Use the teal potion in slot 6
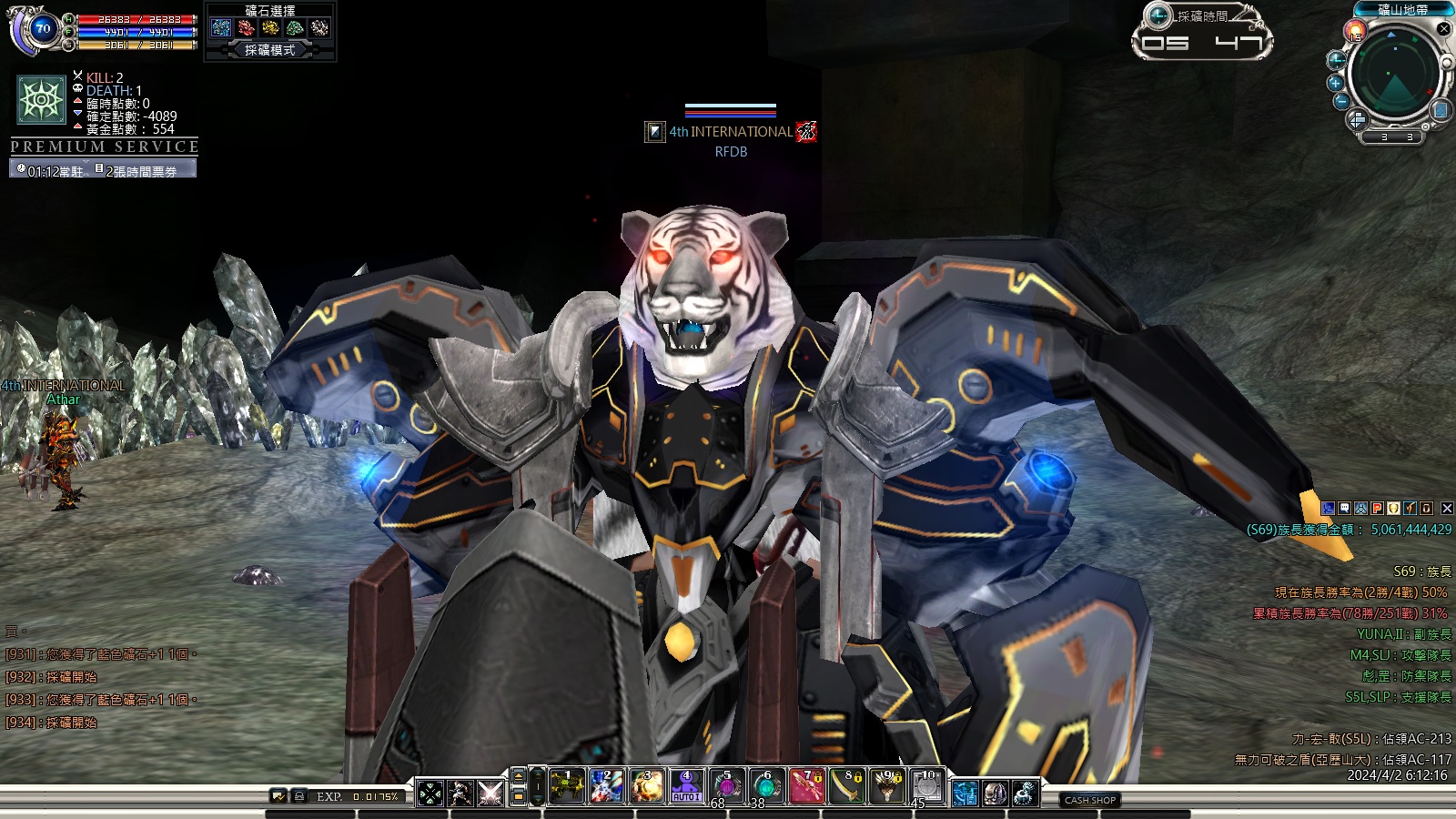This screenshot has height=819, width=1456. tap(767, 787)
